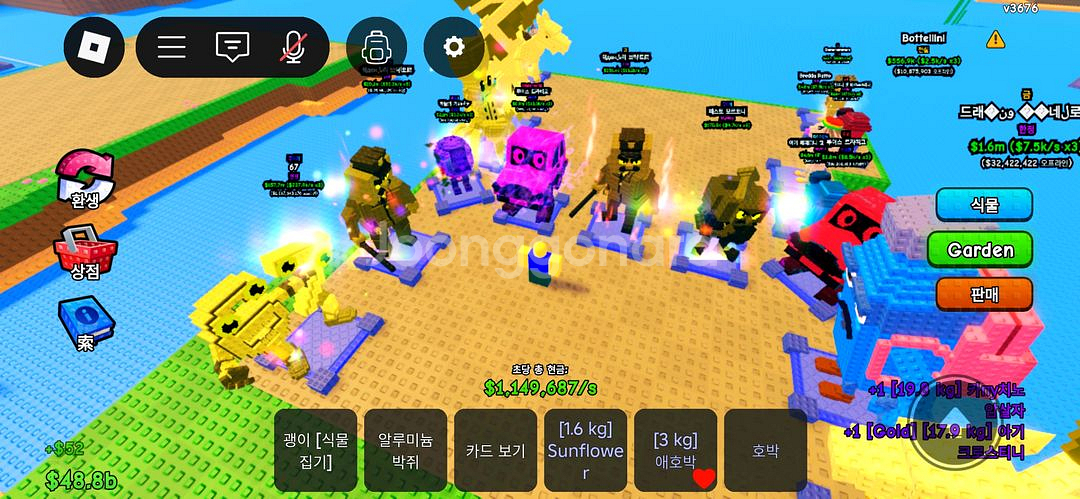This screenshot has height=499, width=1080.
Task: Equip the 알루미늄 박쥐 hotbar slot
Action: [405, 450]
